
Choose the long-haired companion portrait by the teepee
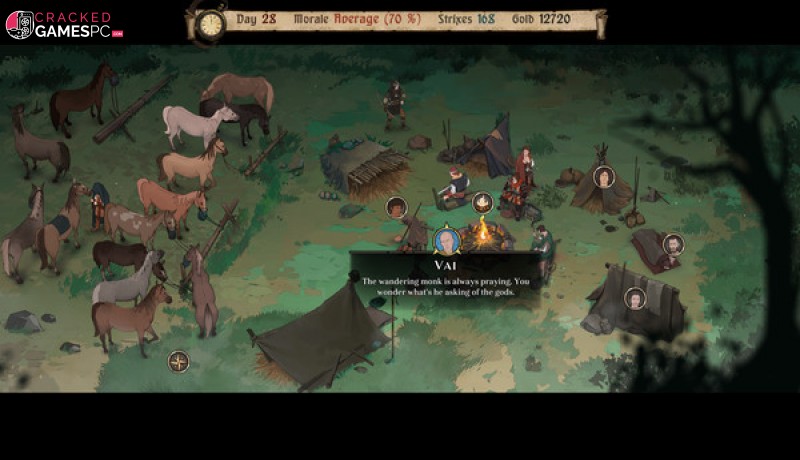604,177
